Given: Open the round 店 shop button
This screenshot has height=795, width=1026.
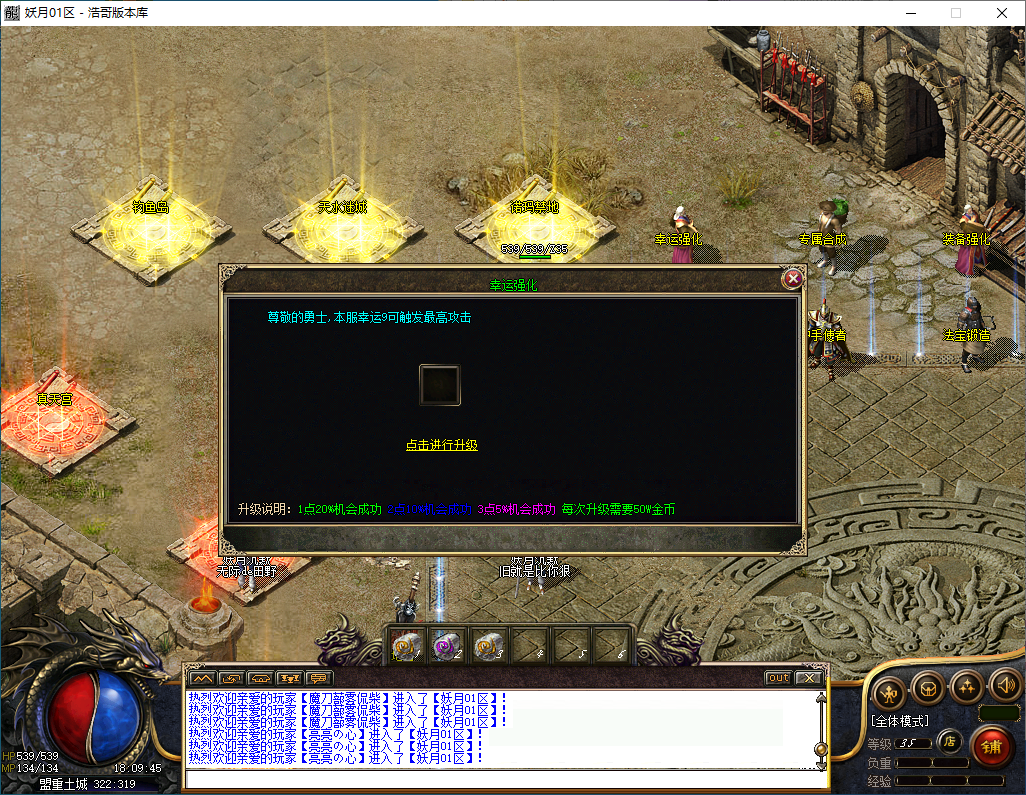Looking at the screenshot, I should click(950, 742).
